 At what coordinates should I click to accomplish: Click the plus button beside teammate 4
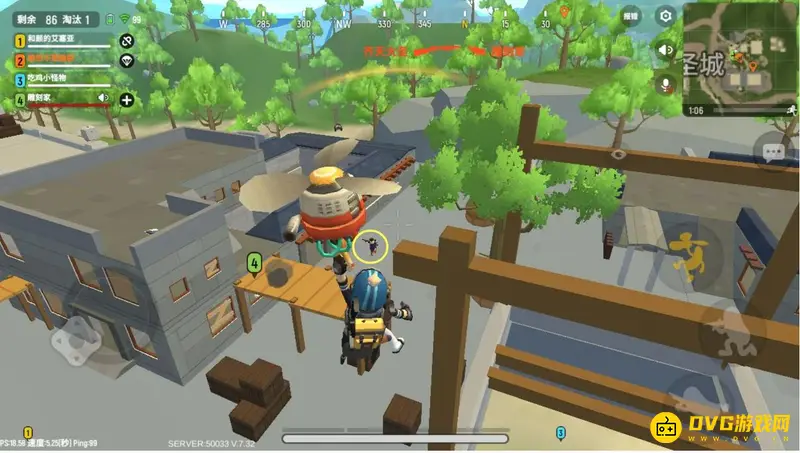pos(127,99)
